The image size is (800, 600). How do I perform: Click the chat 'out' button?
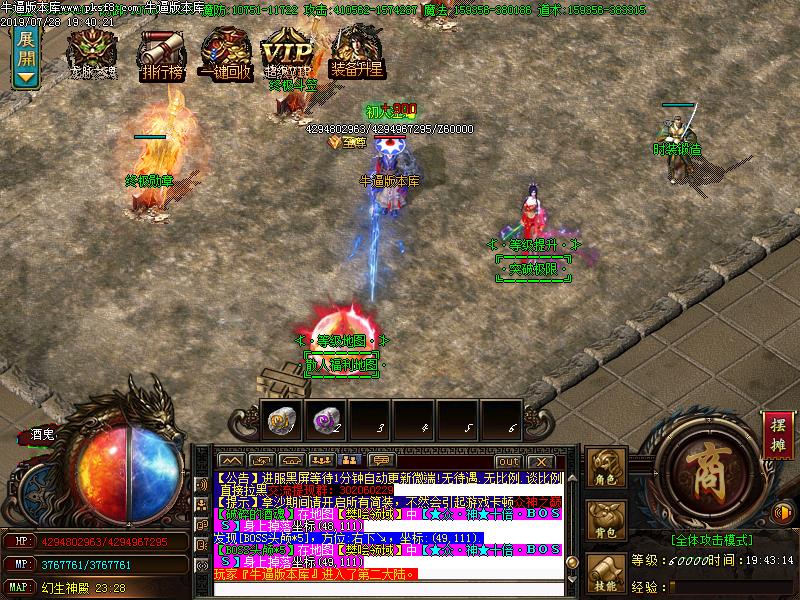(x=508, y=461)
